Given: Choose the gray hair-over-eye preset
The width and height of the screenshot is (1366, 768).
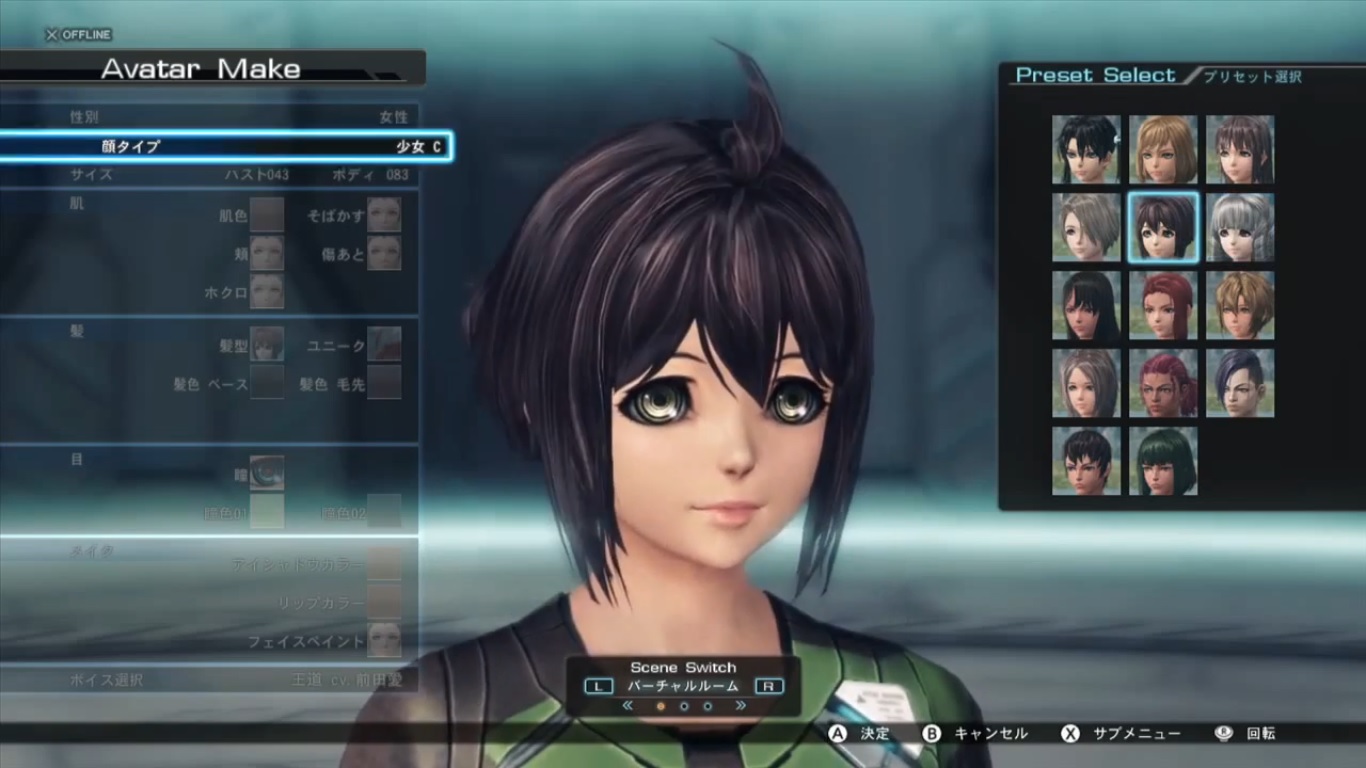Looking at the screenshot, I should pyautogui.click(x=1085, y=228).
